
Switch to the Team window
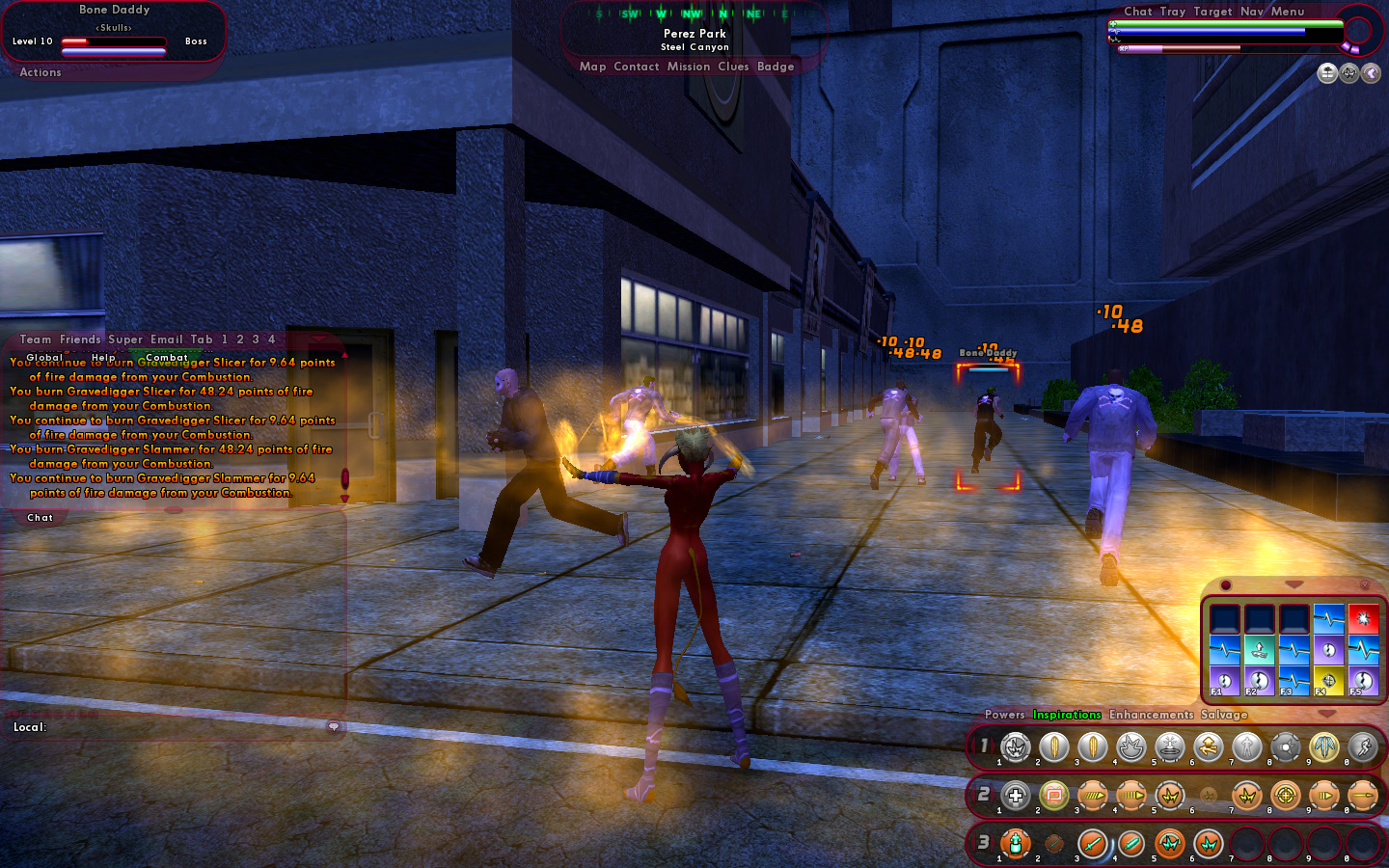coord(36,339)
